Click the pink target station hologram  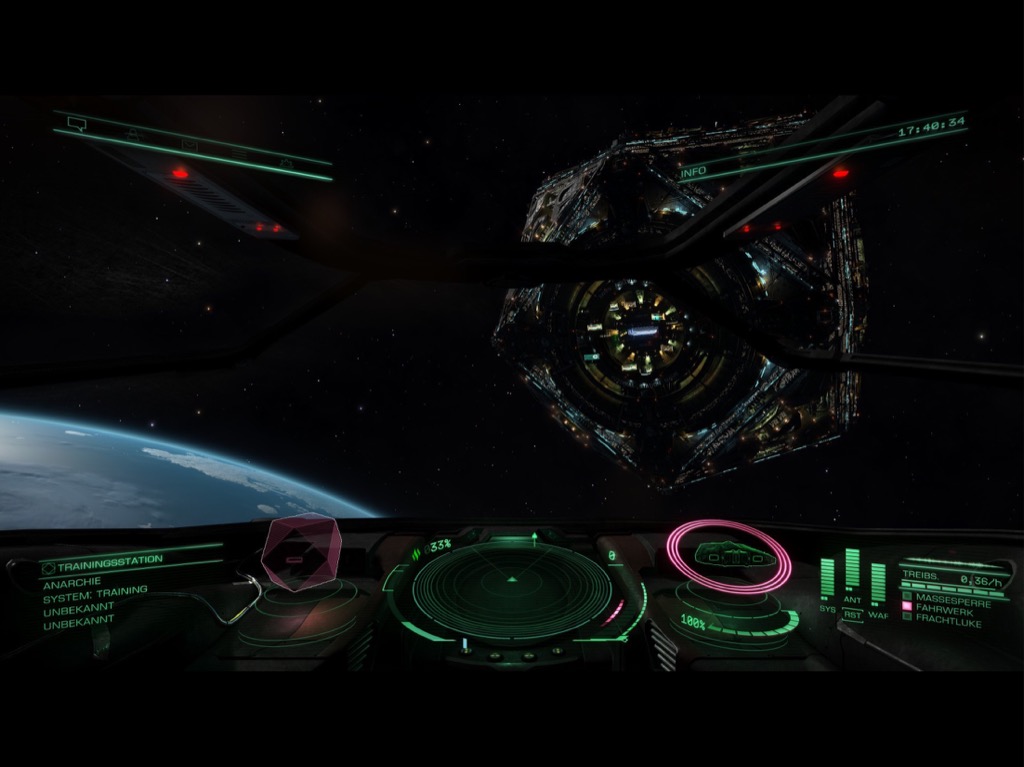tap(301, 552)
